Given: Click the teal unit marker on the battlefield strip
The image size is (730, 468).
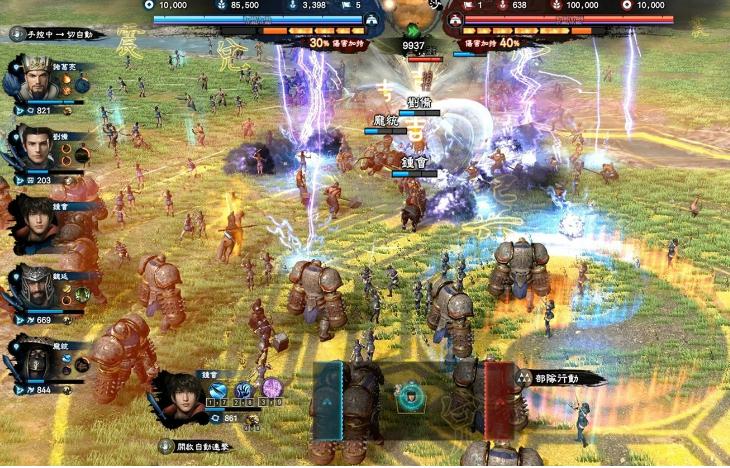Looking at the screenshot, I should (408, 398).
